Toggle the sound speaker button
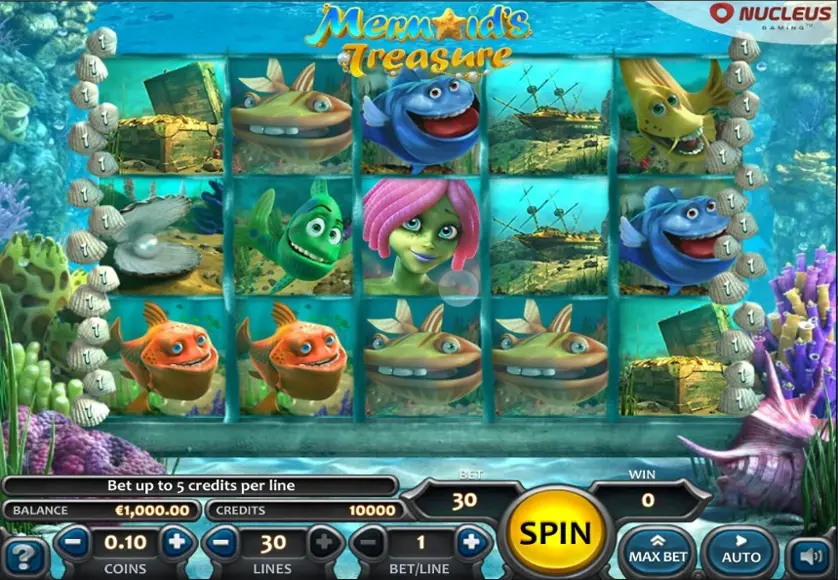Image resolution: width=838 pixels, height=580 pixels. (x=809, y=555)
